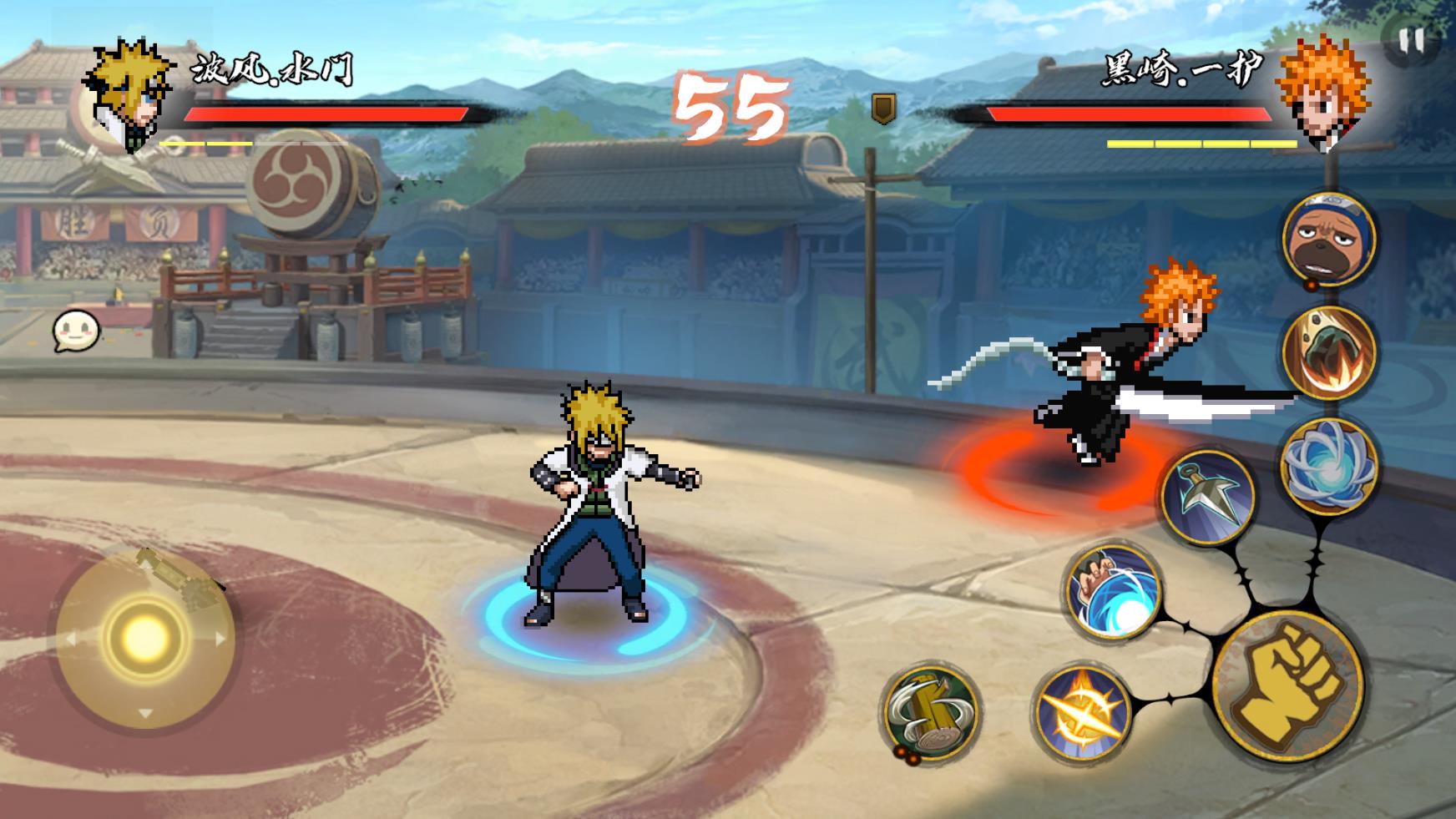The height and width of the screenshot is (819, 1456).
Task: Use the golden flash strike skill
Action: coord(1081,714)
